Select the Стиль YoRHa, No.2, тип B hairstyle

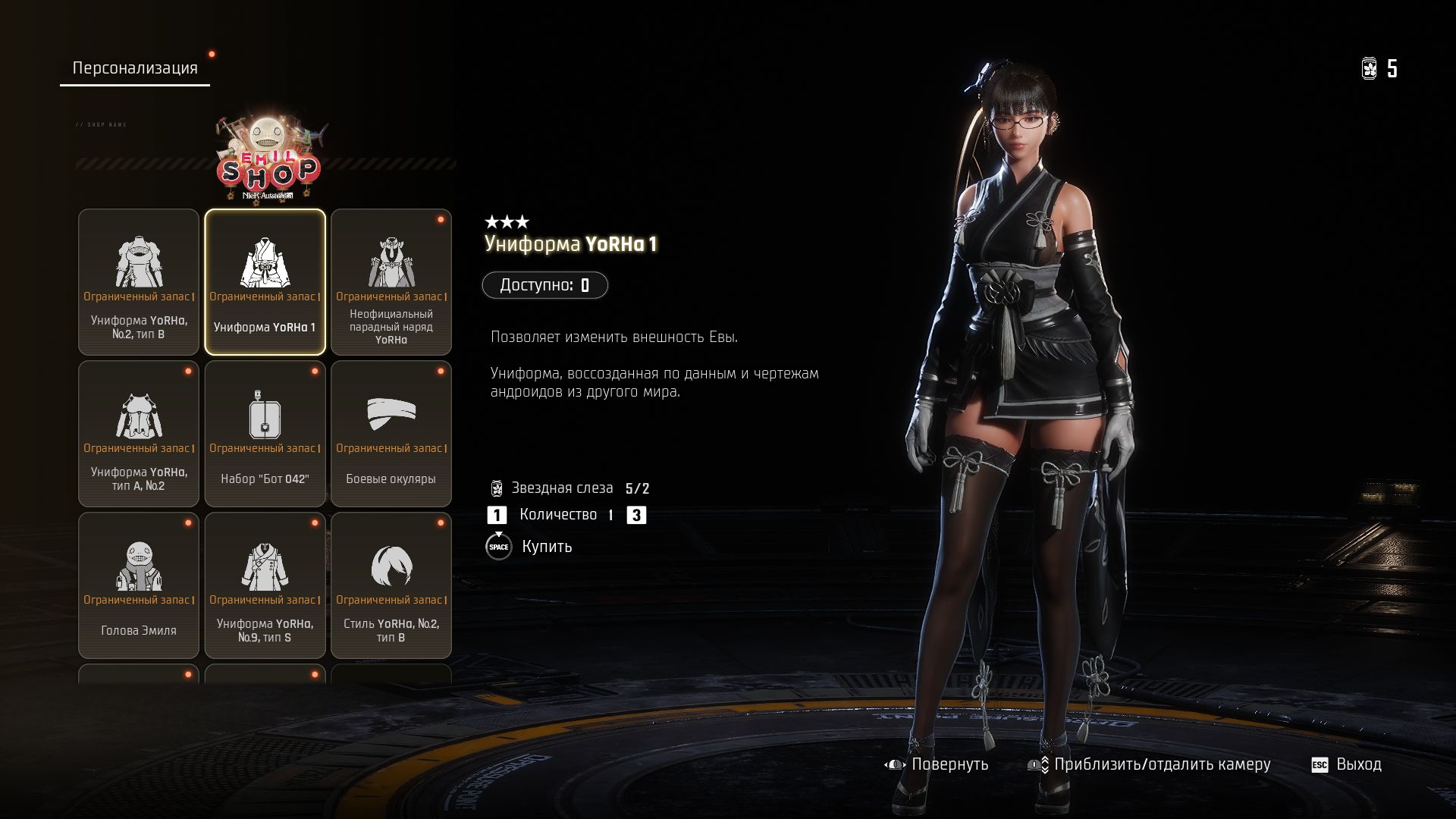click(391, 585)
